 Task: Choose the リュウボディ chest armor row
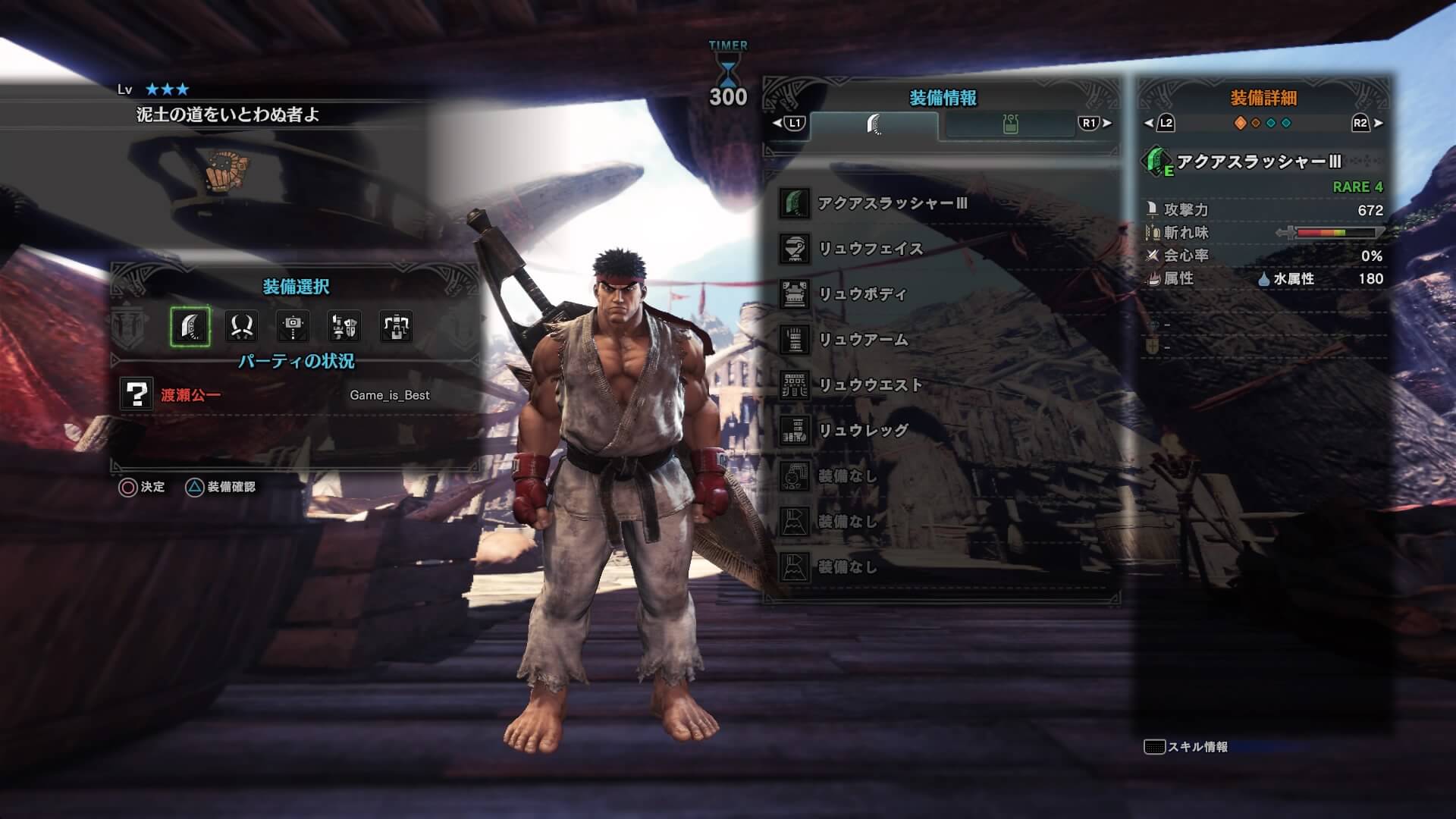[863, 294]
